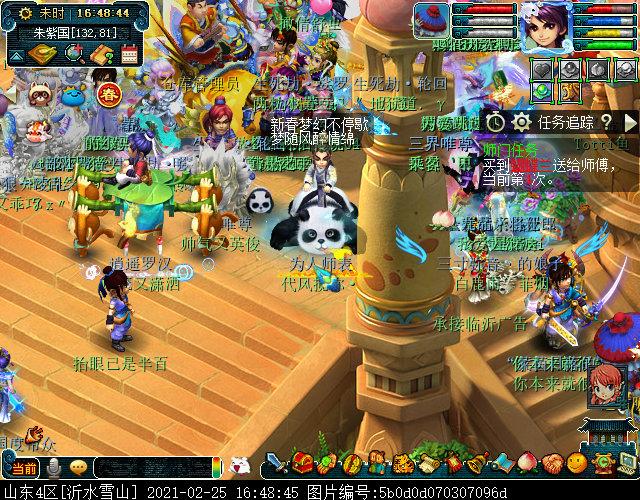The width and height of the screenshot is (640, 500).
Task: Open the task tracker settings gear
Action: click(521, 122)
